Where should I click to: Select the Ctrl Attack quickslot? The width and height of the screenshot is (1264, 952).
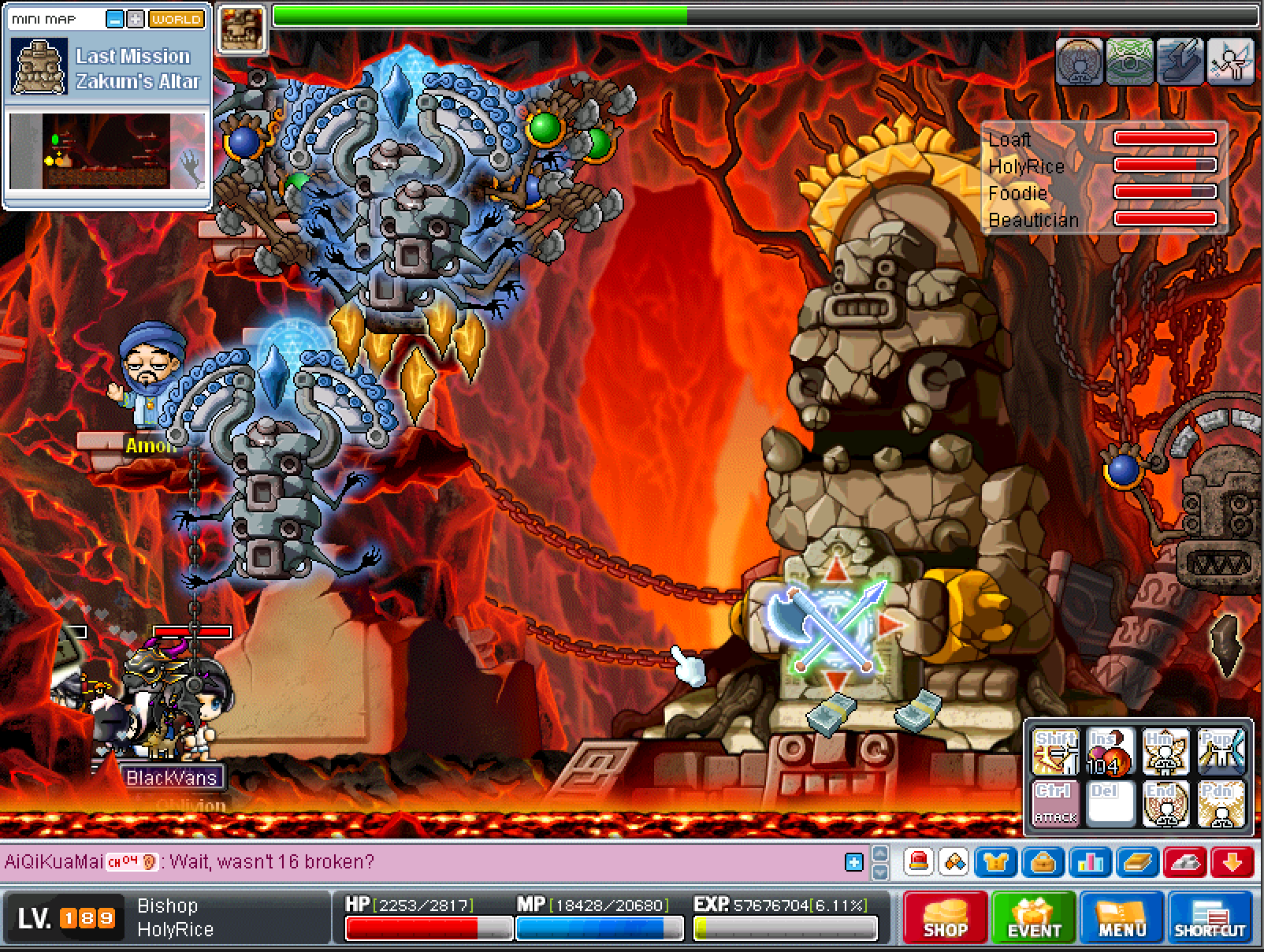point(1055,803)
